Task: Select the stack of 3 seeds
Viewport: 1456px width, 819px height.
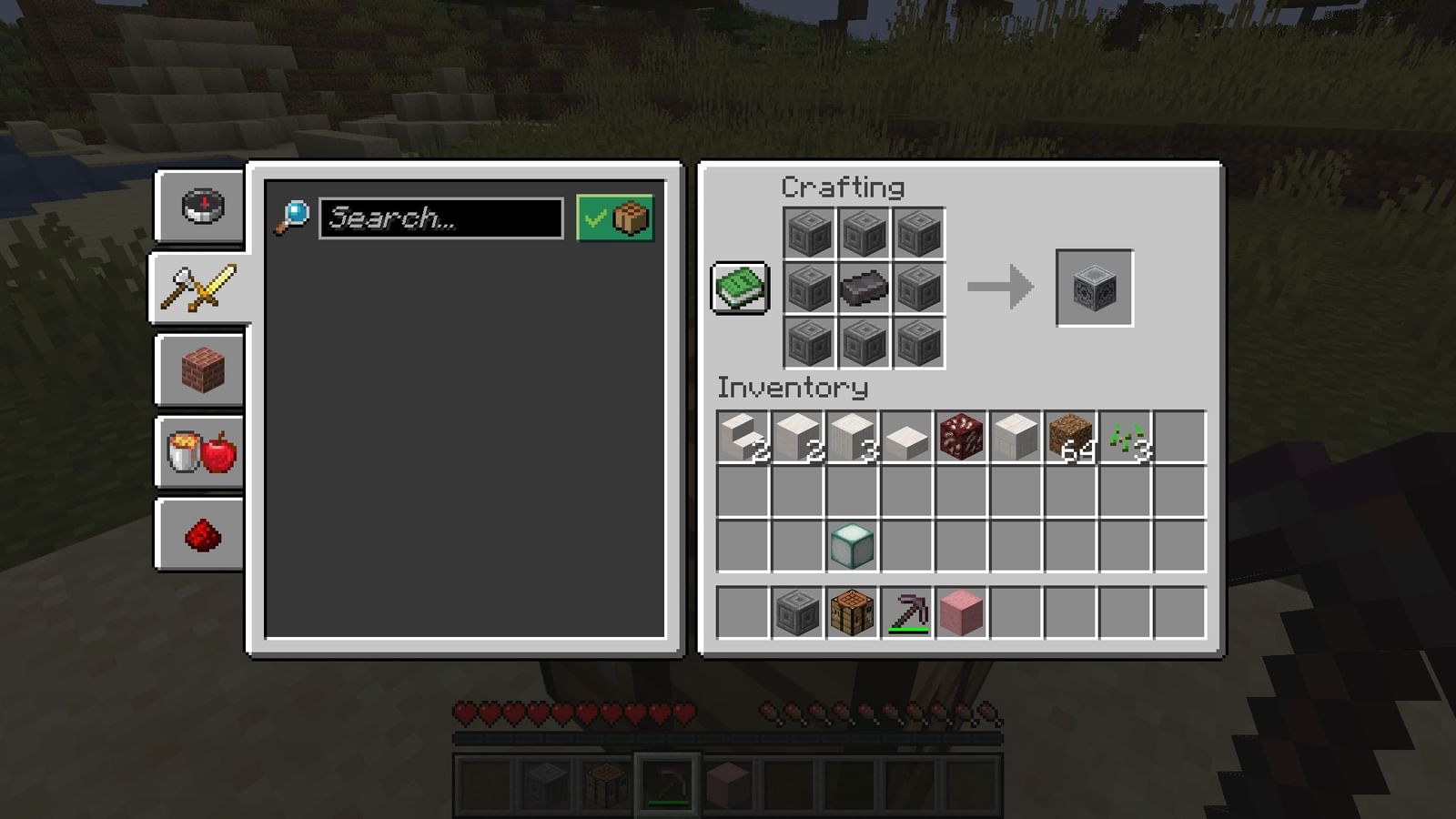Action: click(x=1125, y=435)
